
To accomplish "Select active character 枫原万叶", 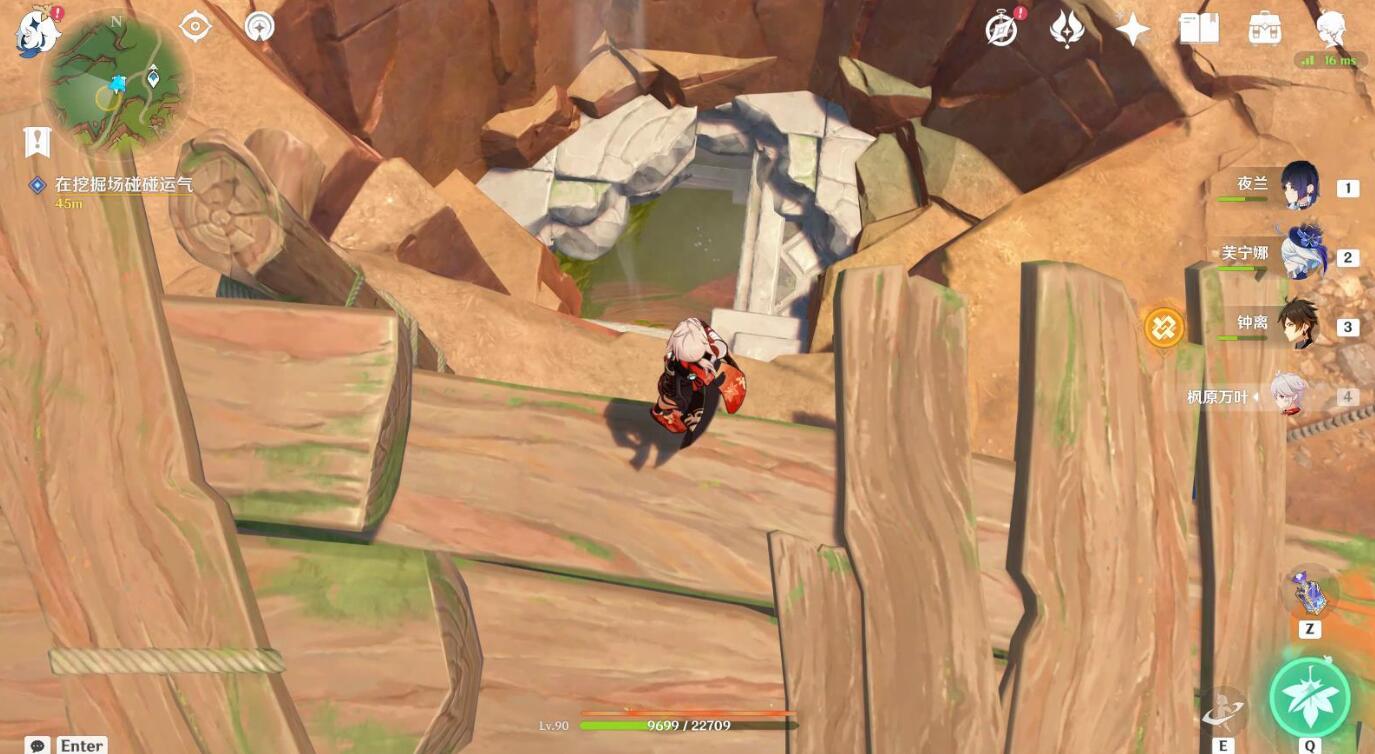I will (x=1290, y=396).
